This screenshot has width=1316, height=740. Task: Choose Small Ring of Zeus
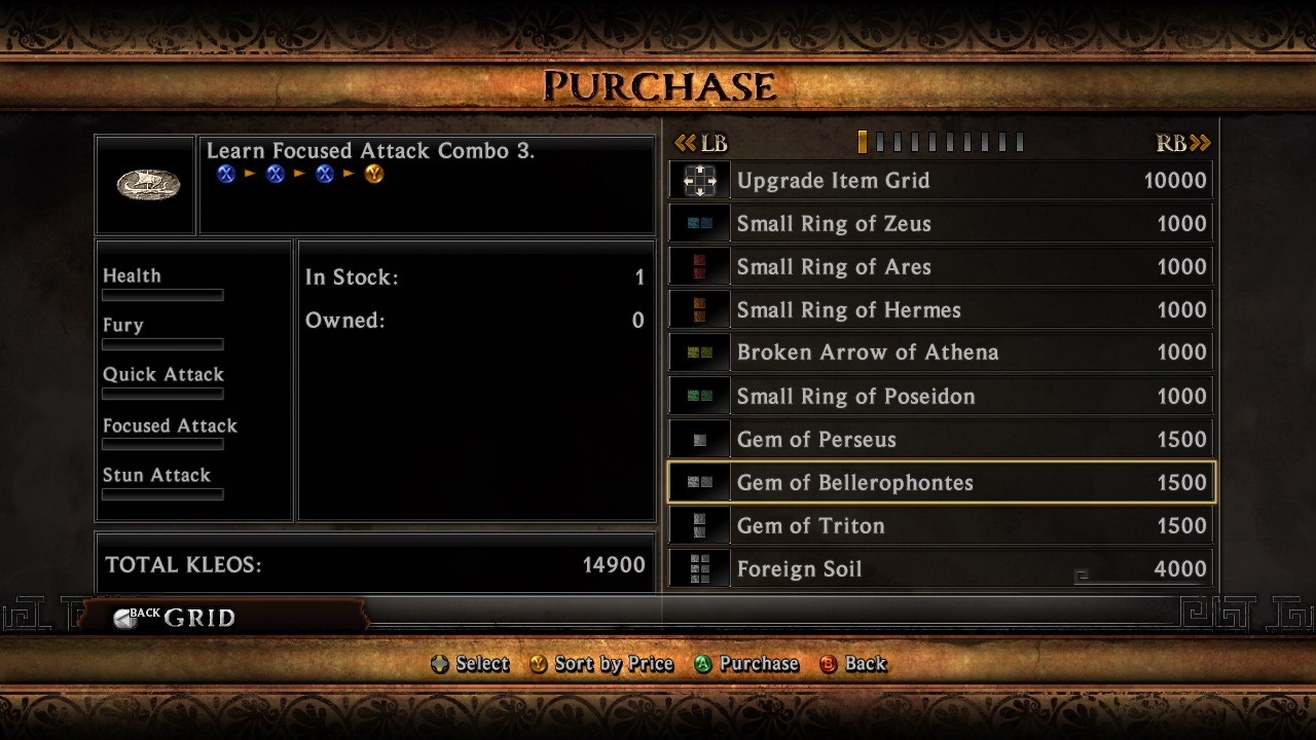coord(940,224)
